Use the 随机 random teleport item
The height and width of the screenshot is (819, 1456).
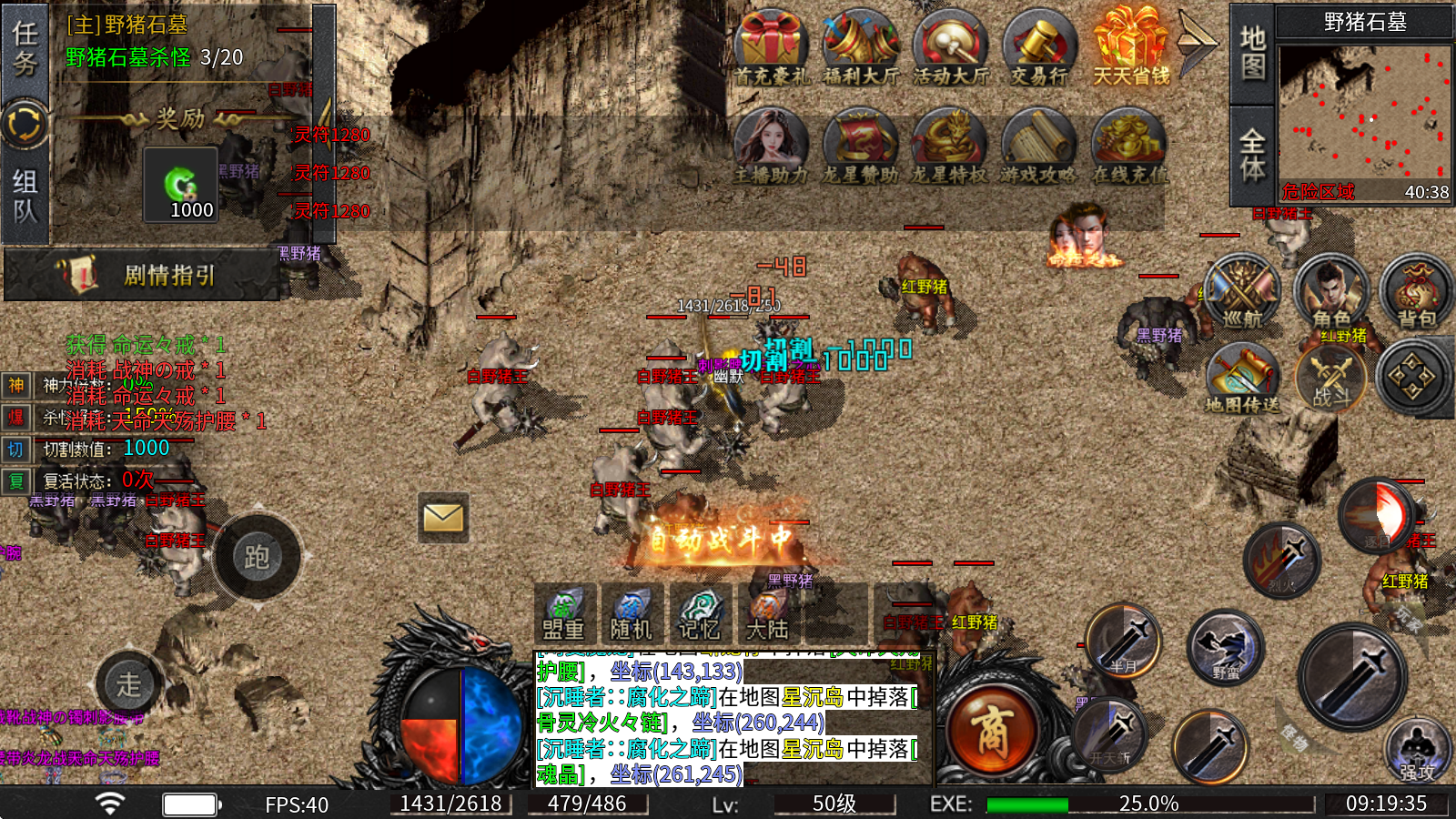[x=631, y=613]
